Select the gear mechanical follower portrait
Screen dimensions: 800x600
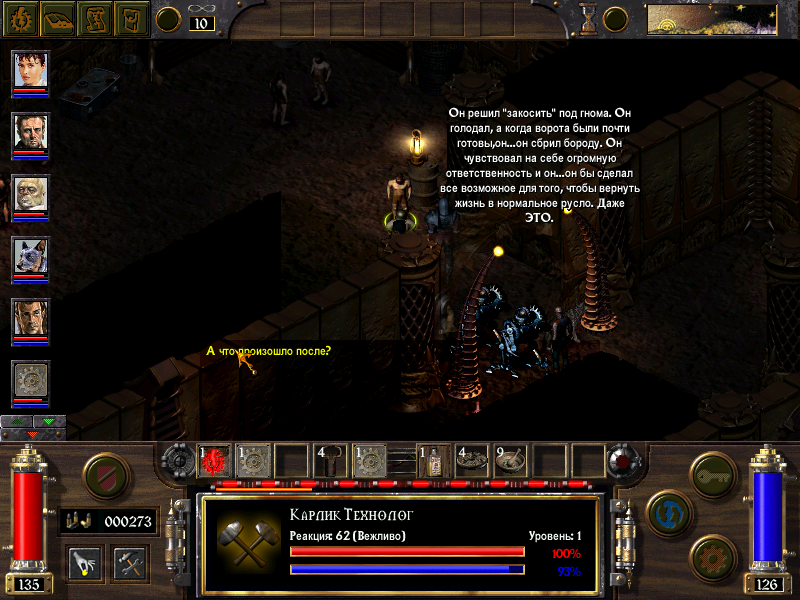point(30,381)
